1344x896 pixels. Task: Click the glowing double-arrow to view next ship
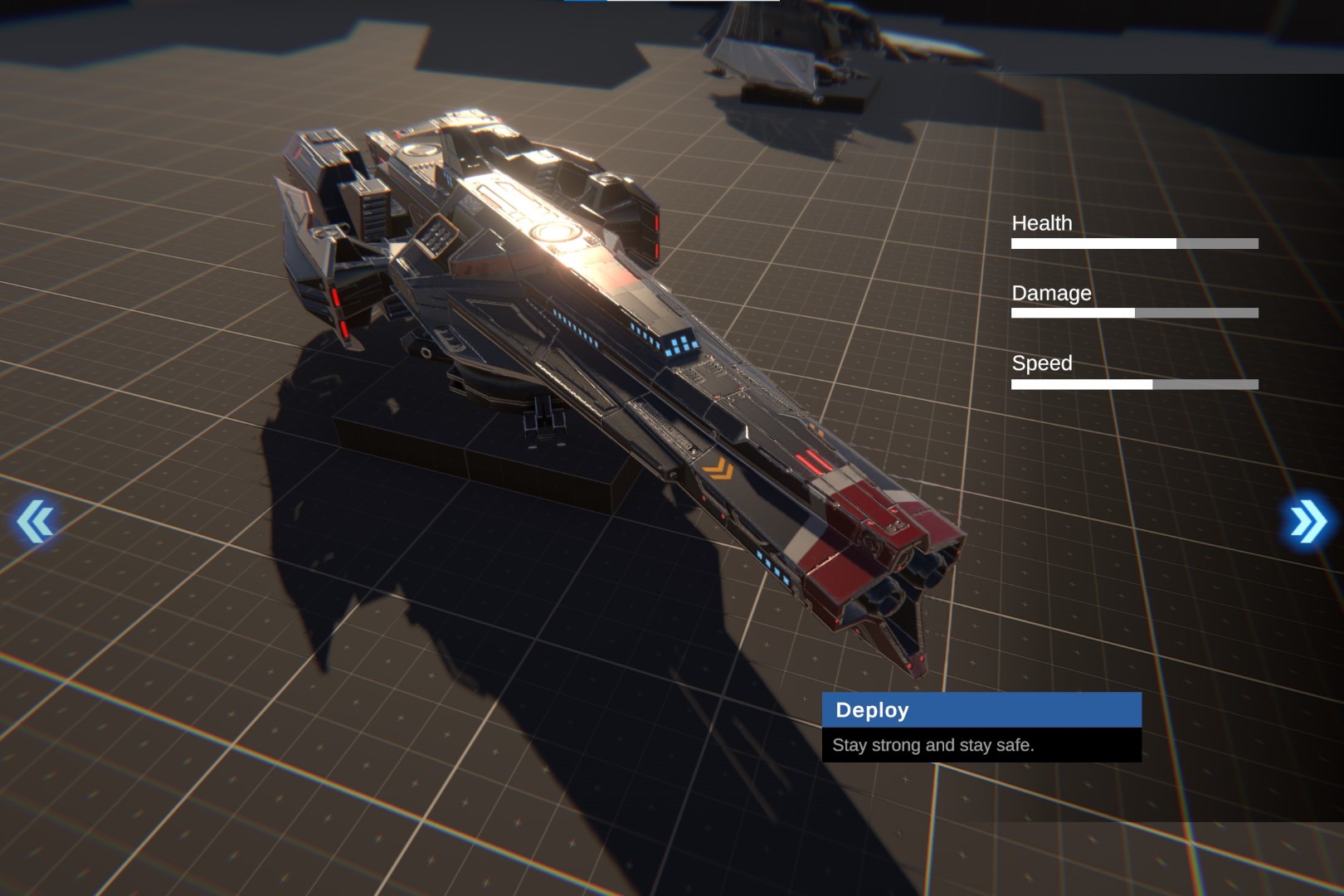pyautogui.click(x=1307, y=520)
